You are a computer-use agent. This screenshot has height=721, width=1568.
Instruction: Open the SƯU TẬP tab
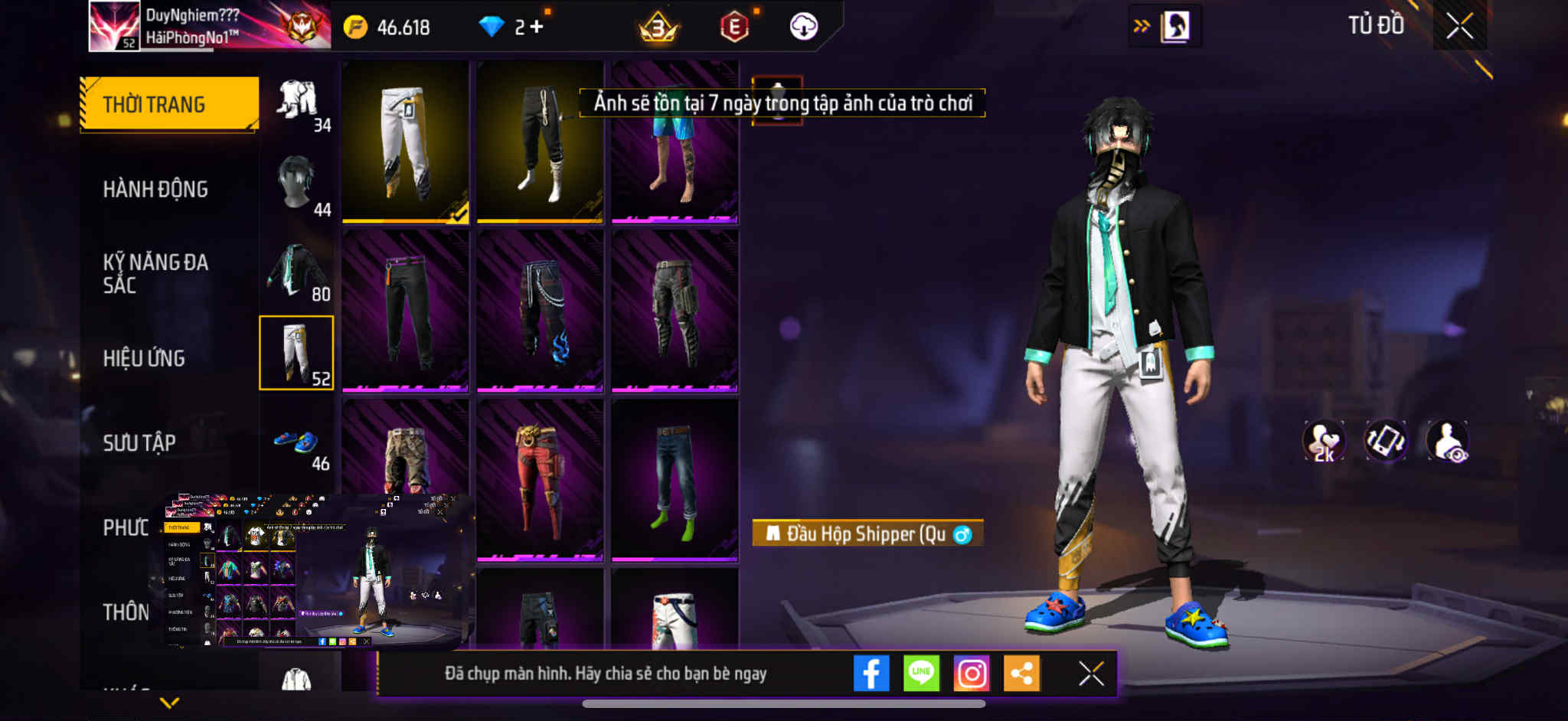click(139, 442)
